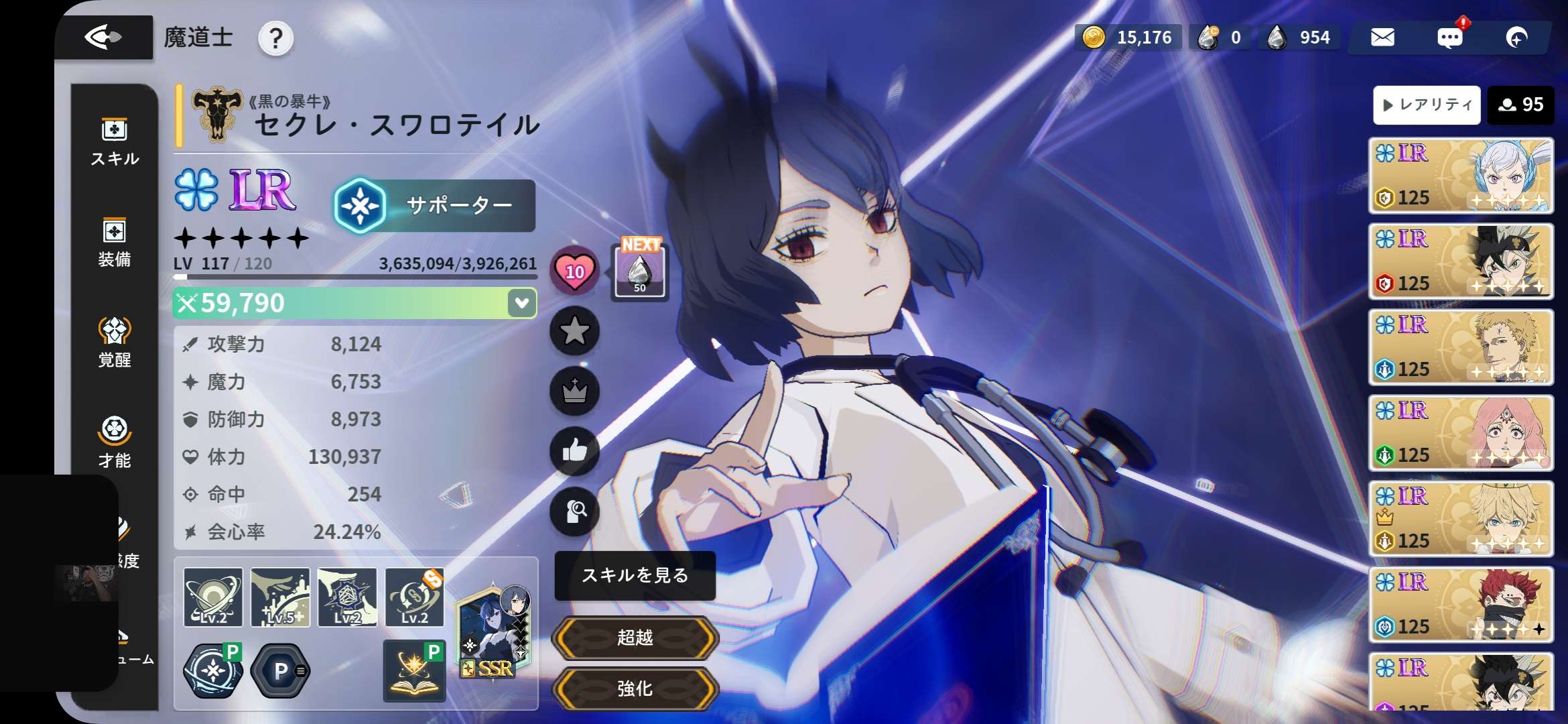Open the question mark help button
Viewport: 1568px width, 724px height.
[275, 39]
